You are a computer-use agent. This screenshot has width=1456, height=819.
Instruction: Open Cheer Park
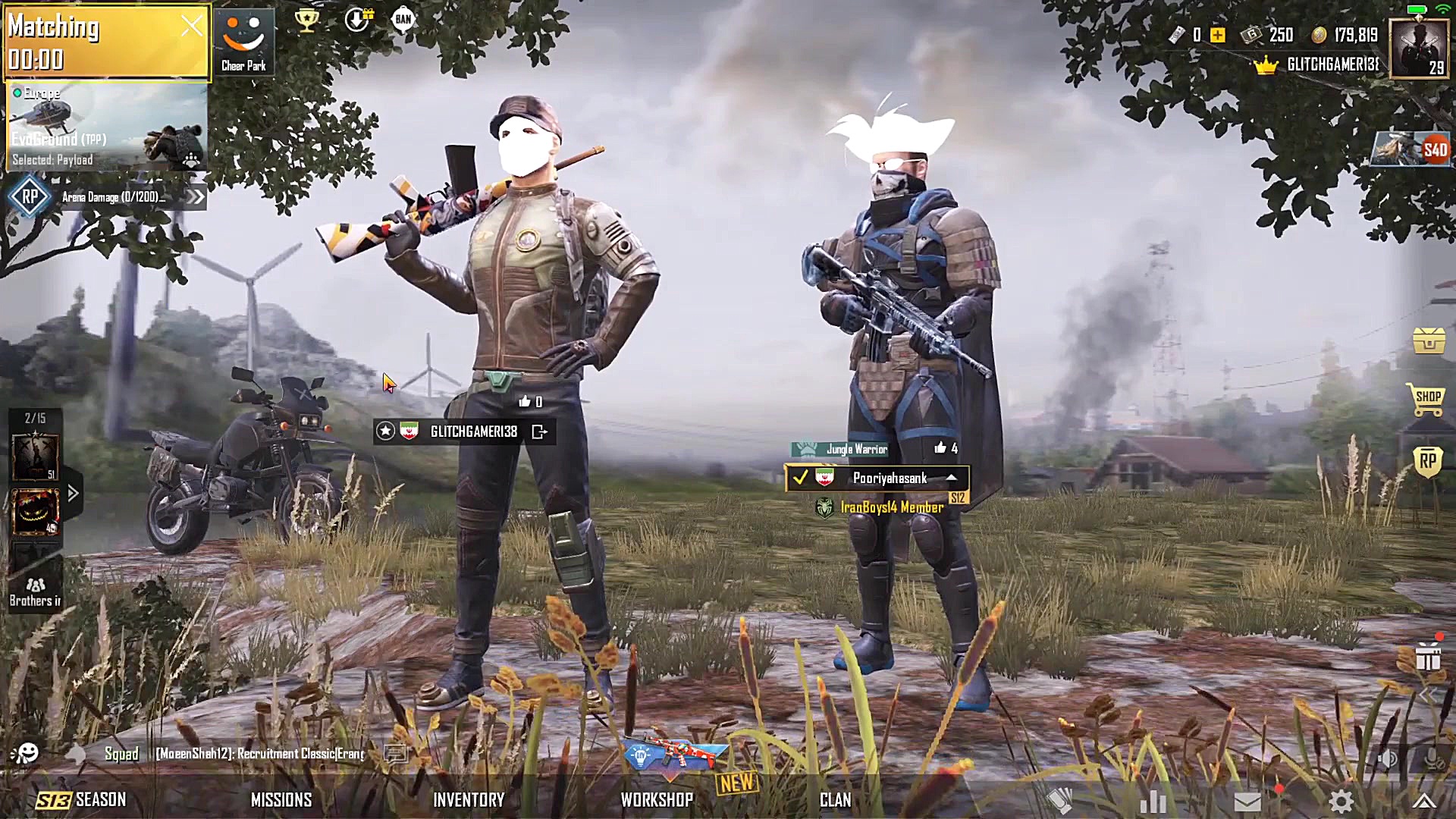(x=243, y=42)
